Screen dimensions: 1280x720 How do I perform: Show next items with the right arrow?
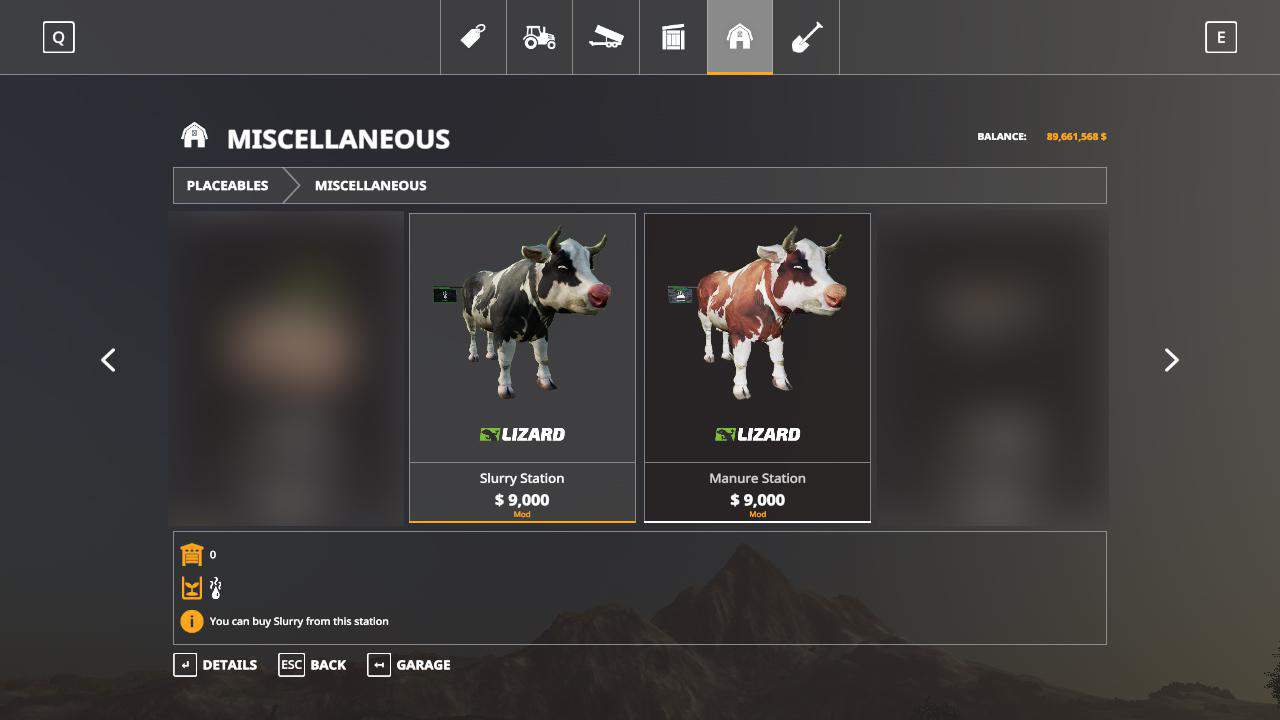1171,360
